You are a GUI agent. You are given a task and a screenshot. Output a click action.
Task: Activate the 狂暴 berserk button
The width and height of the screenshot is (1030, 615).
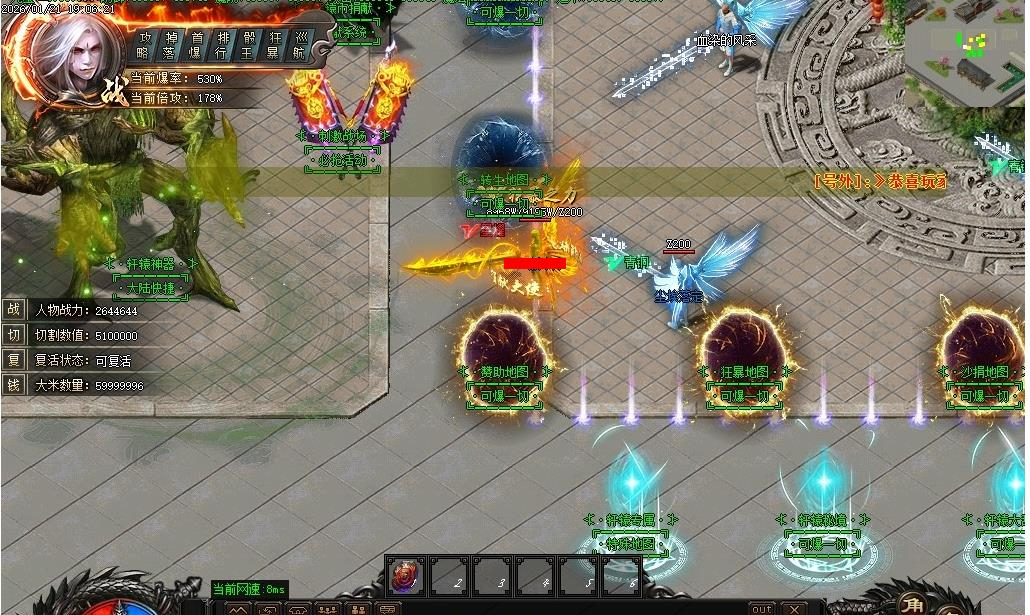click(274, 45)
